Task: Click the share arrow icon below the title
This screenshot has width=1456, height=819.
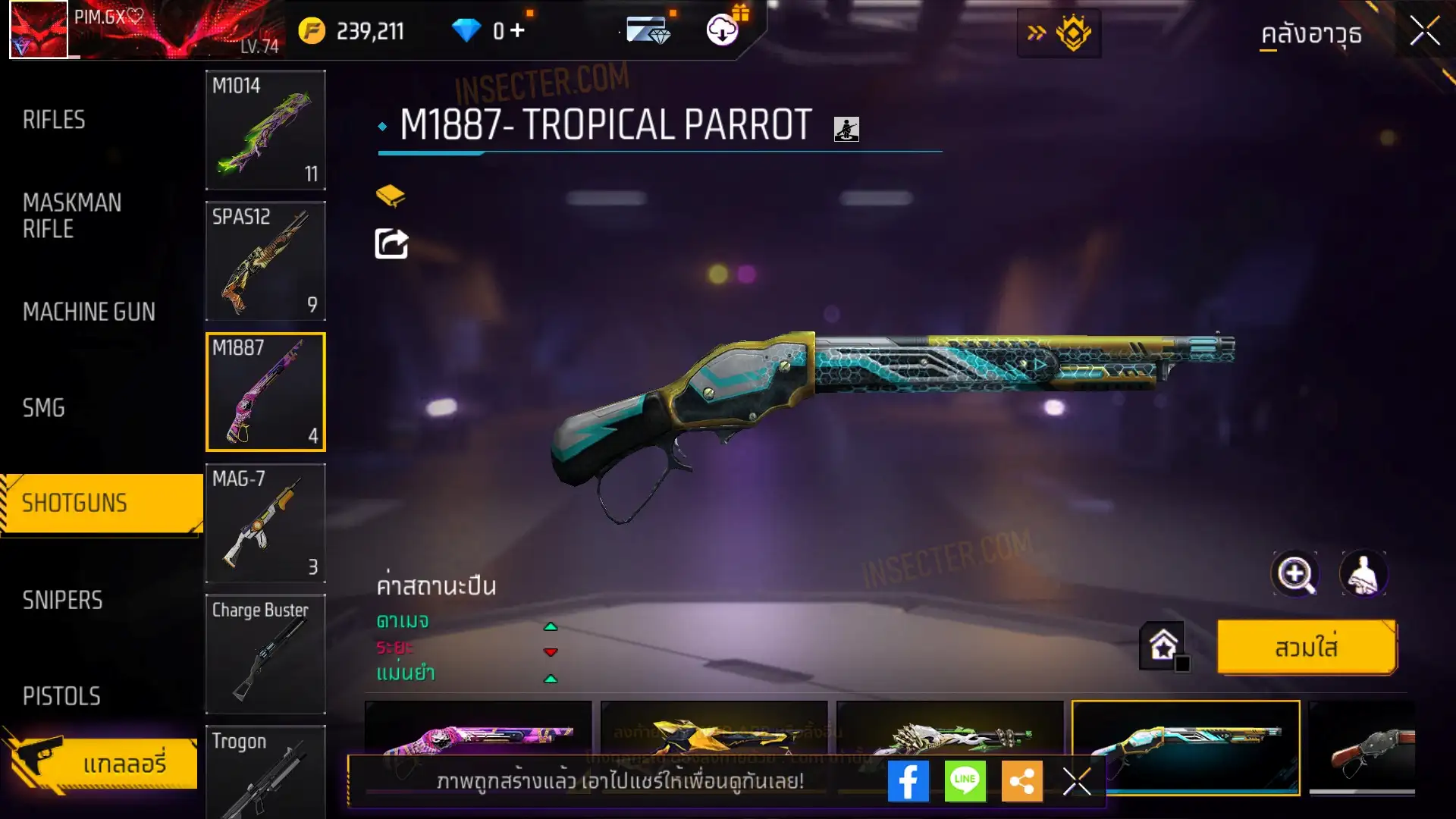Action: (x=391, y=244)
